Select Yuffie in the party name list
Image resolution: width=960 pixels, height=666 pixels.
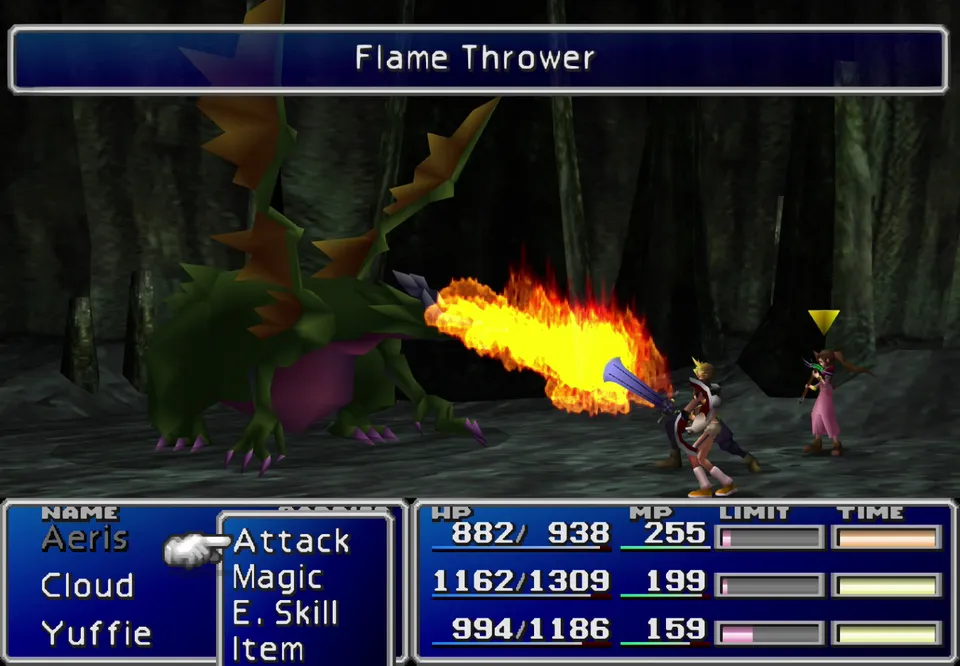click(96, 633)
